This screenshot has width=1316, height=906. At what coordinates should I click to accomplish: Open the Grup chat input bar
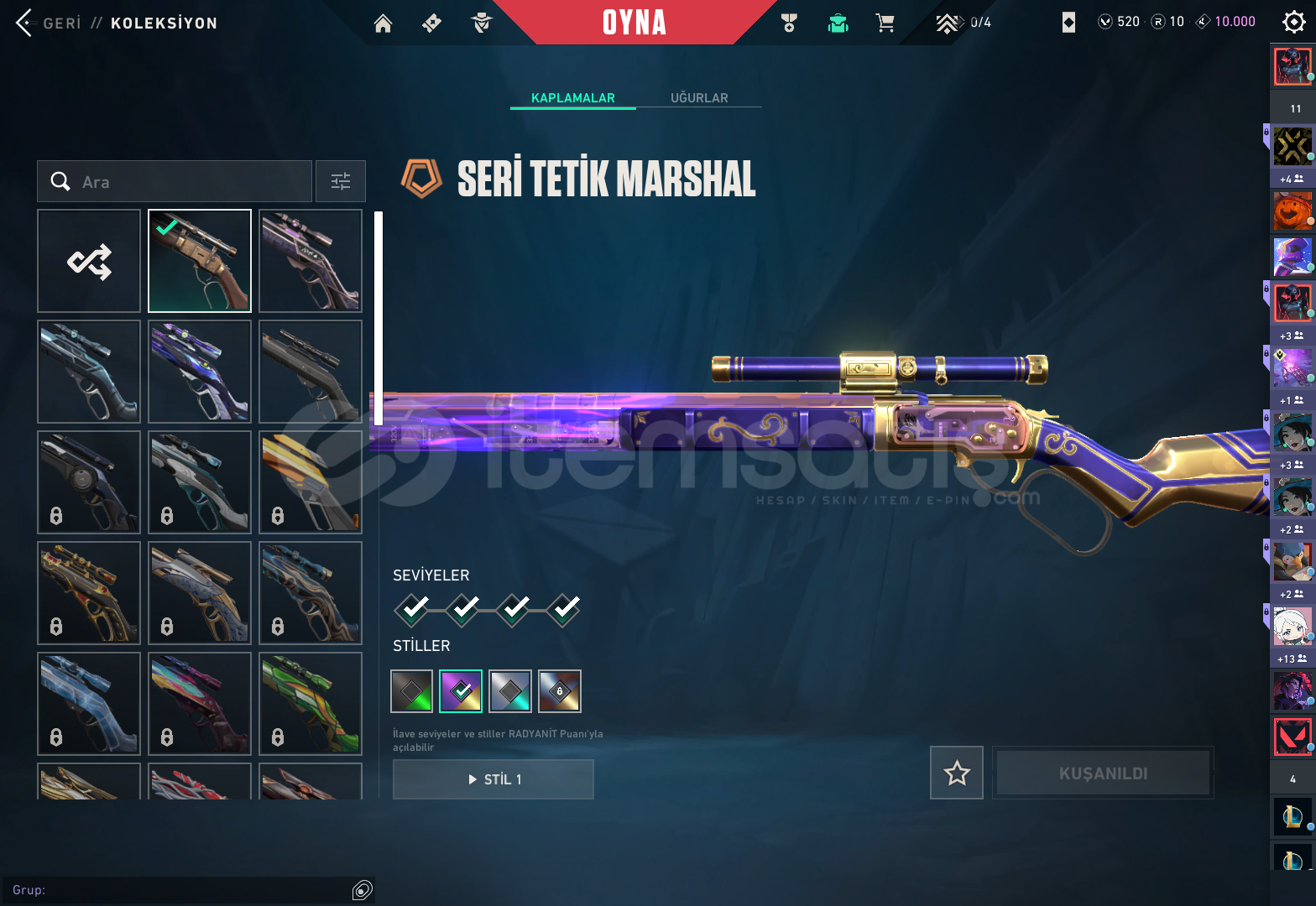180,890
